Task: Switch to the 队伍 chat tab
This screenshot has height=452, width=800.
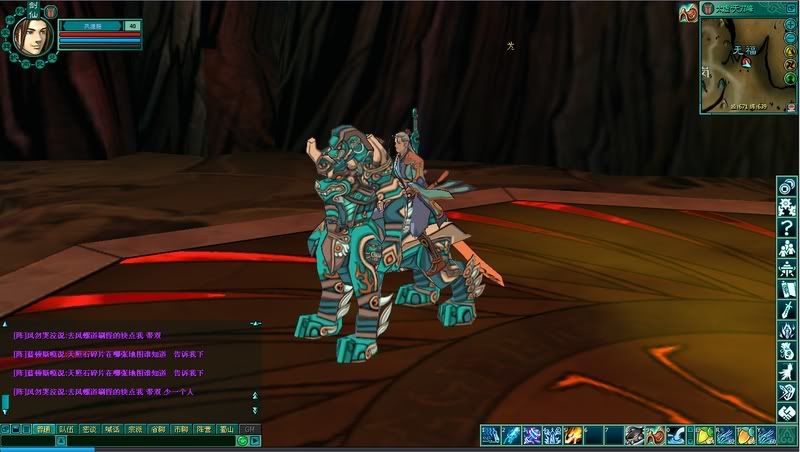Action: (66, 429)
